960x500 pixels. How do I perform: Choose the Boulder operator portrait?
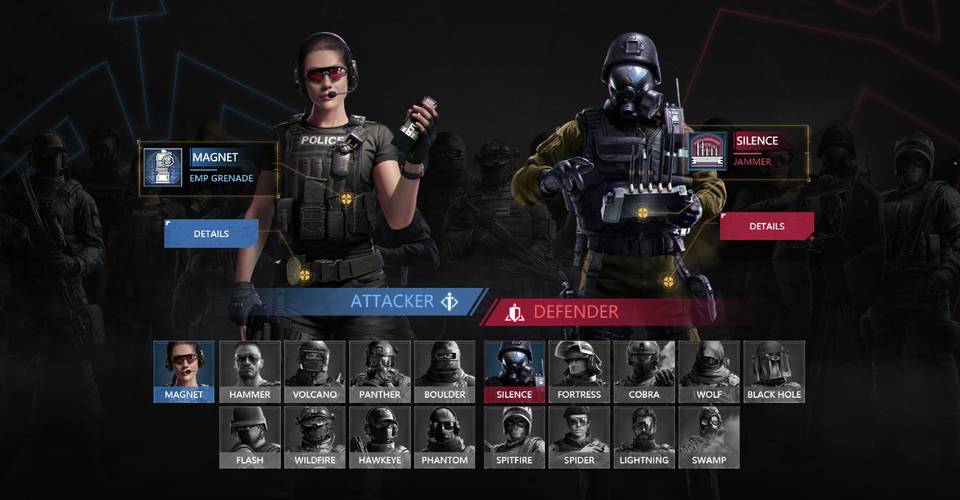(x=445, y=371)
